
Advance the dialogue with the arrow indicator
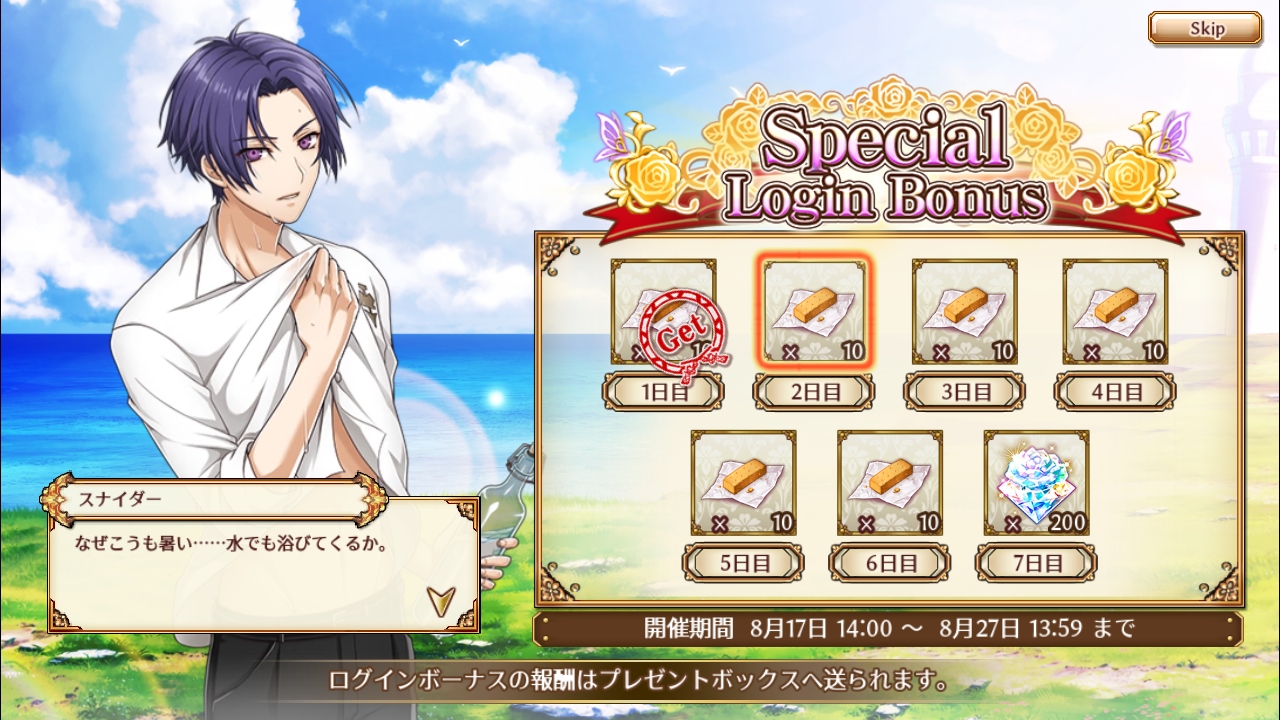pyautogui.click(x=439, y=599)
